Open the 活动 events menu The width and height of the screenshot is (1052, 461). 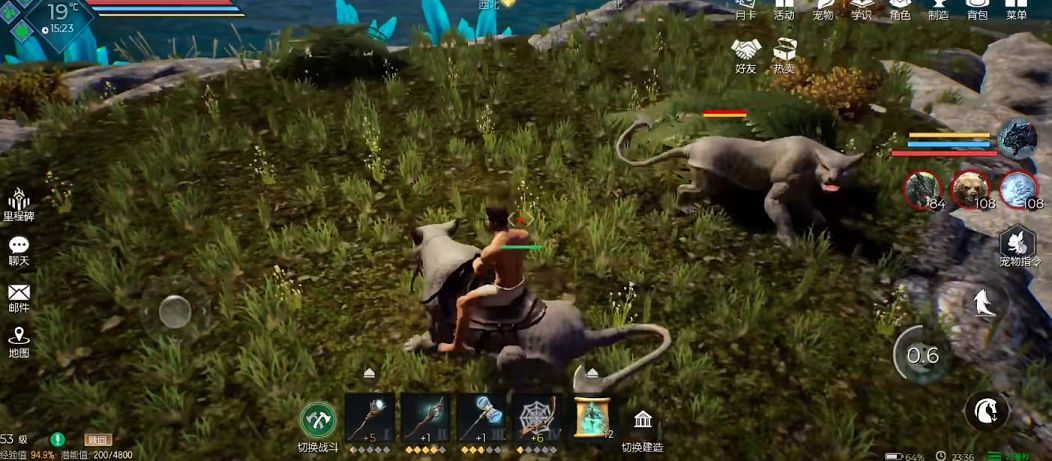[784, 8]
